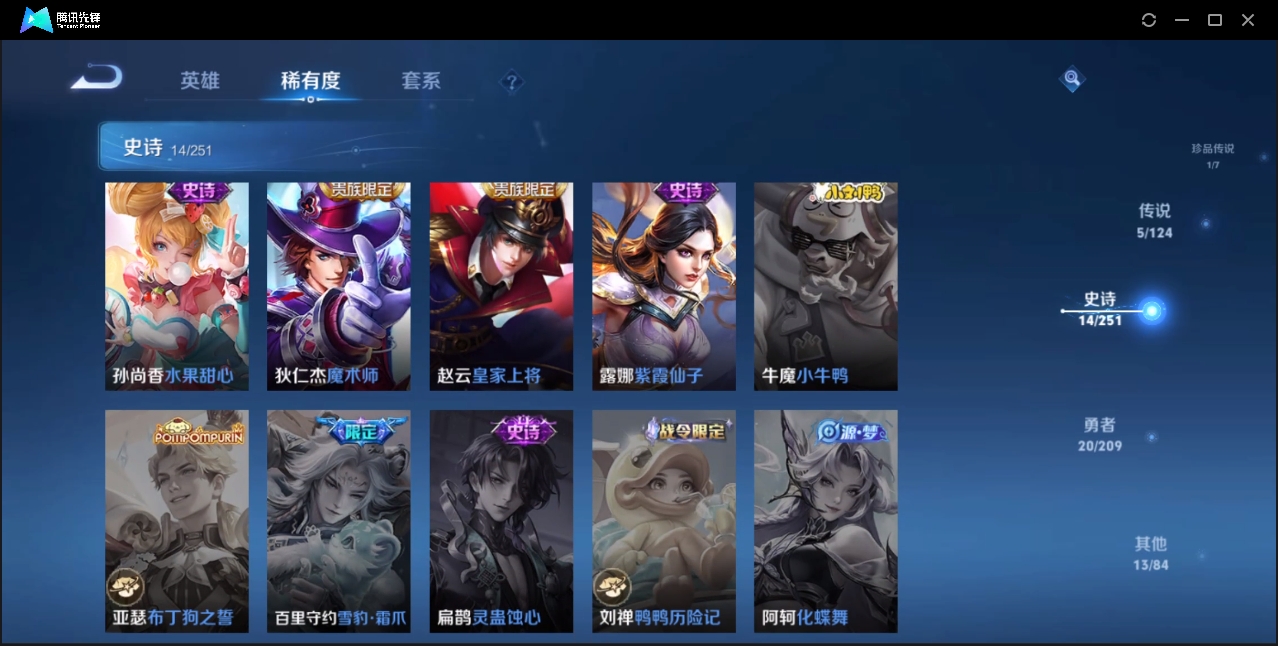Select the 狄仁杰 魔术师 skin card
1278x646 pixels.
tap(339, 286)
